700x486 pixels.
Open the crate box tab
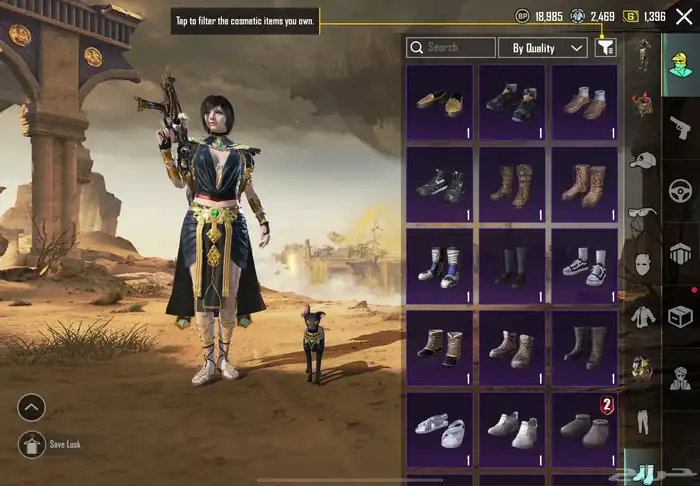[x=680, y=316]
